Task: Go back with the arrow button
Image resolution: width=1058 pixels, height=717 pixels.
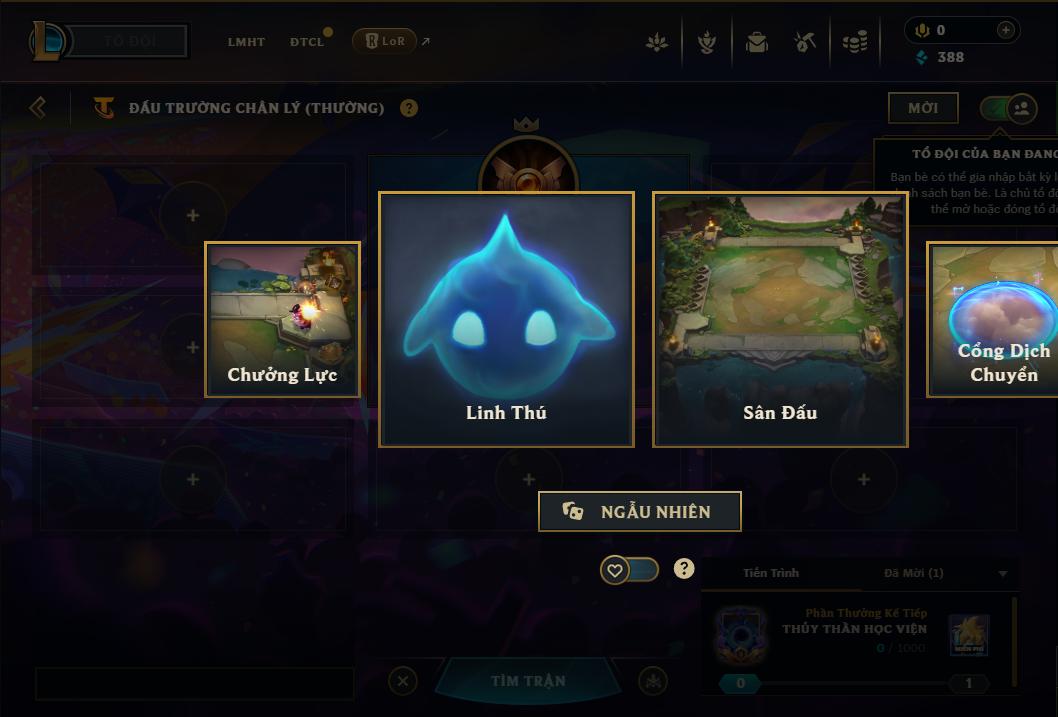Action: tap(38, 107)
